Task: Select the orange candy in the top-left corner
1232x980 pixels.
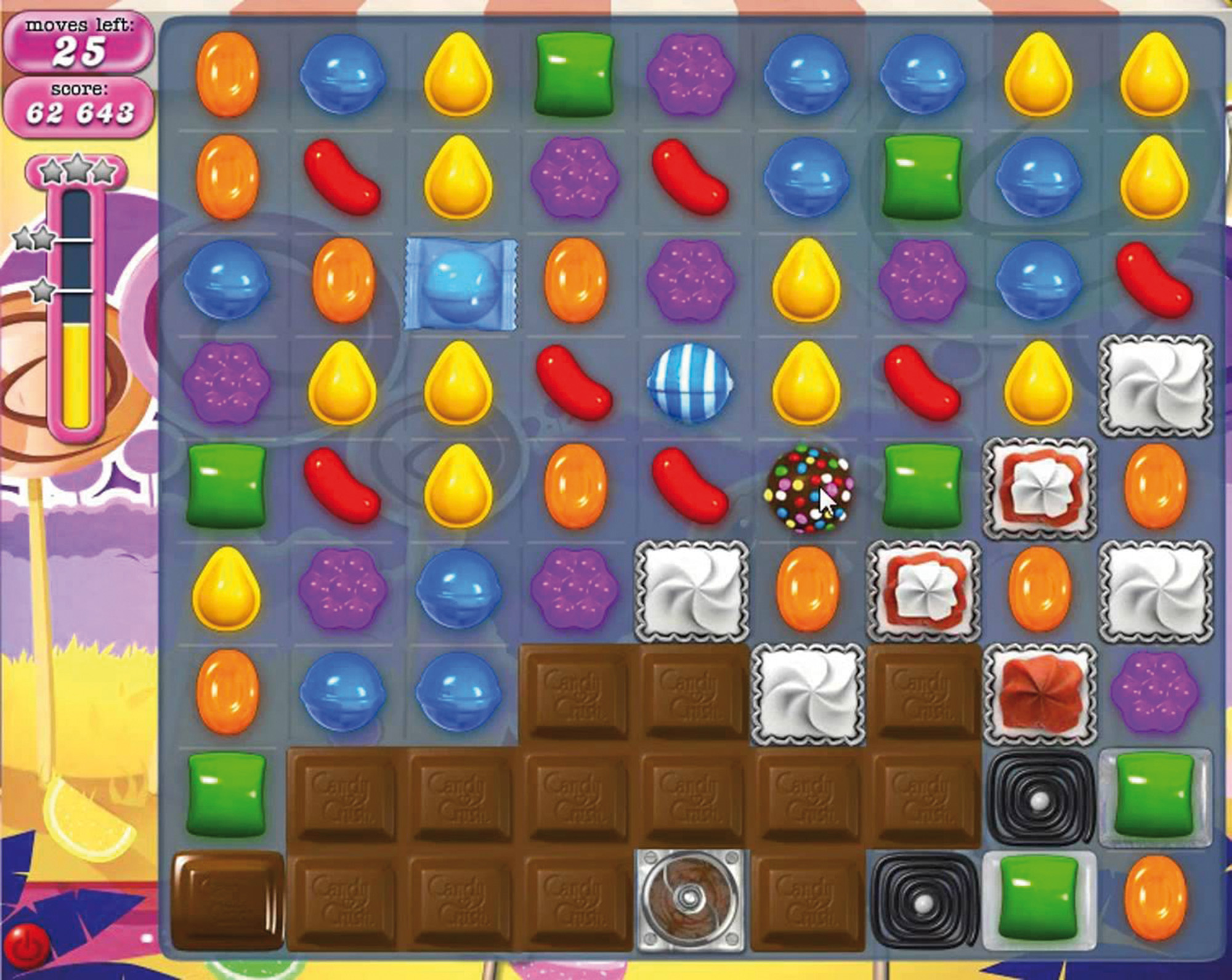Action: (227, 75)
